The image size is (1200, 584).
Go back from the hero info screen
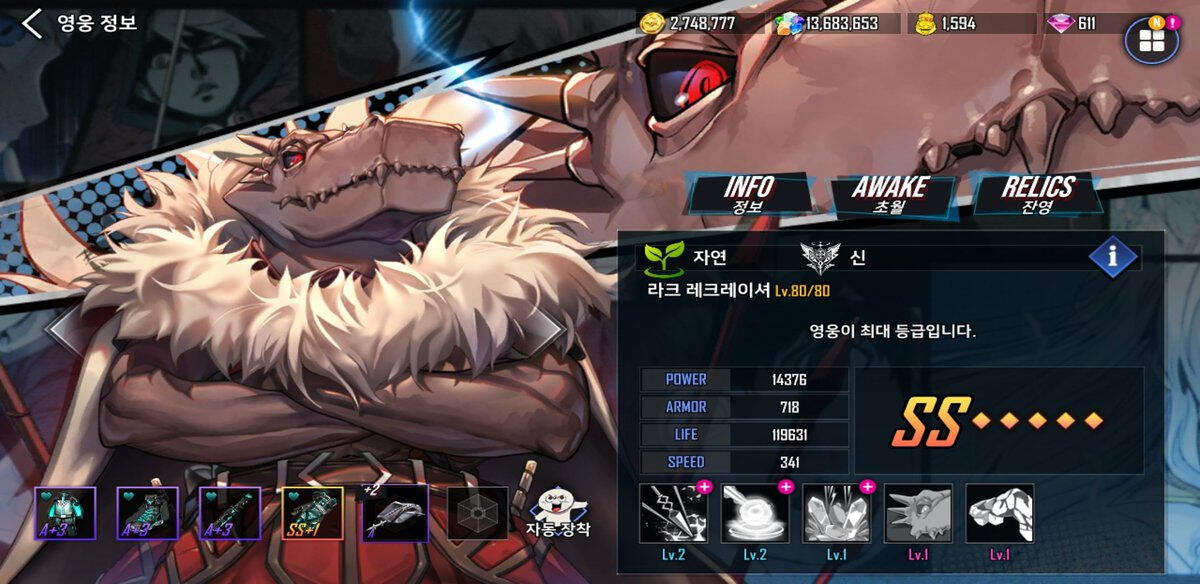(32, 23)
